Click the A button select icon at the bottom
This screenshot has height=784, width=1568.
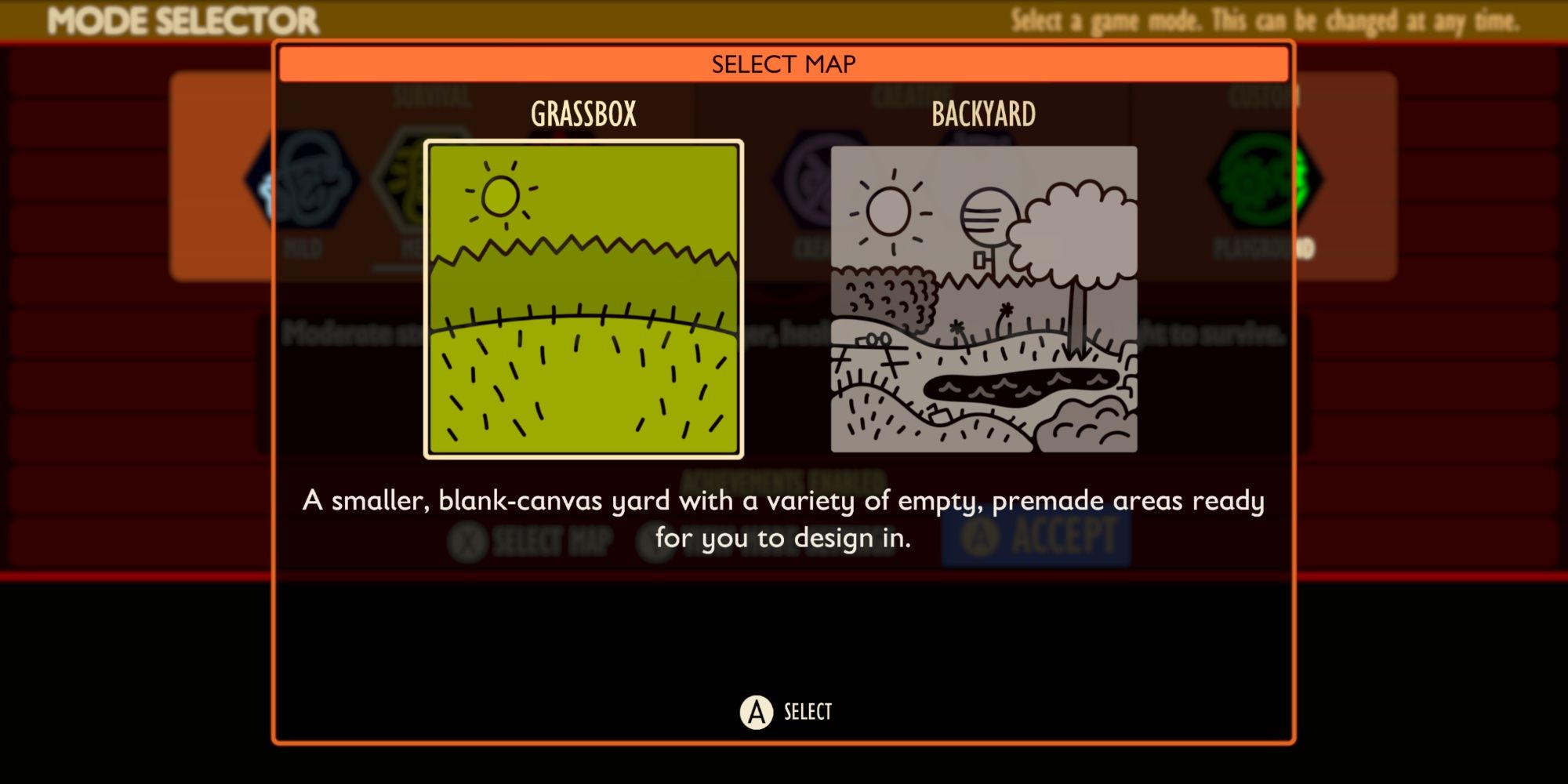pos(755,713)
